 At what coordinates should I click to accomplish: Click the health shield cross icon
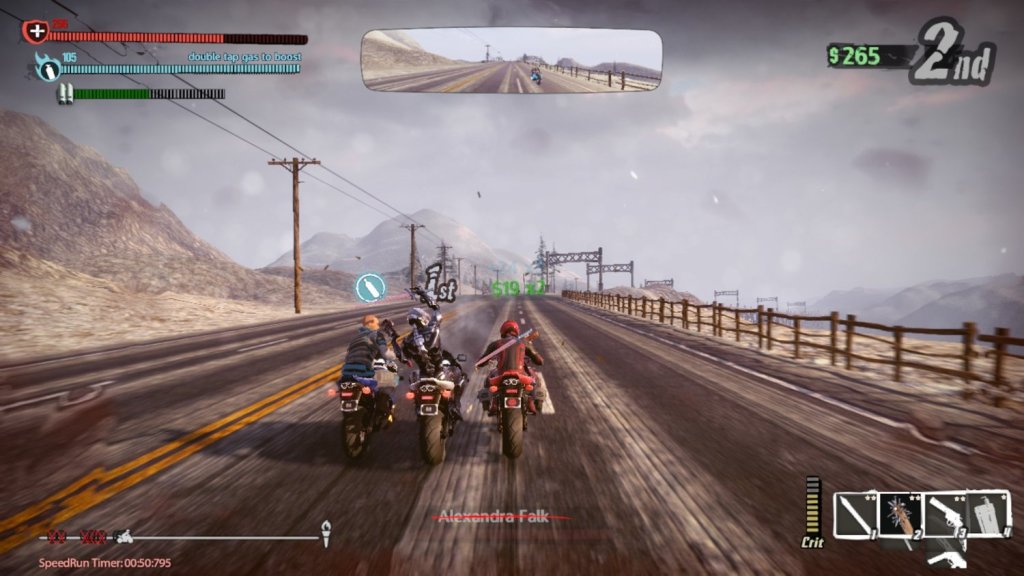coord(36,31)
